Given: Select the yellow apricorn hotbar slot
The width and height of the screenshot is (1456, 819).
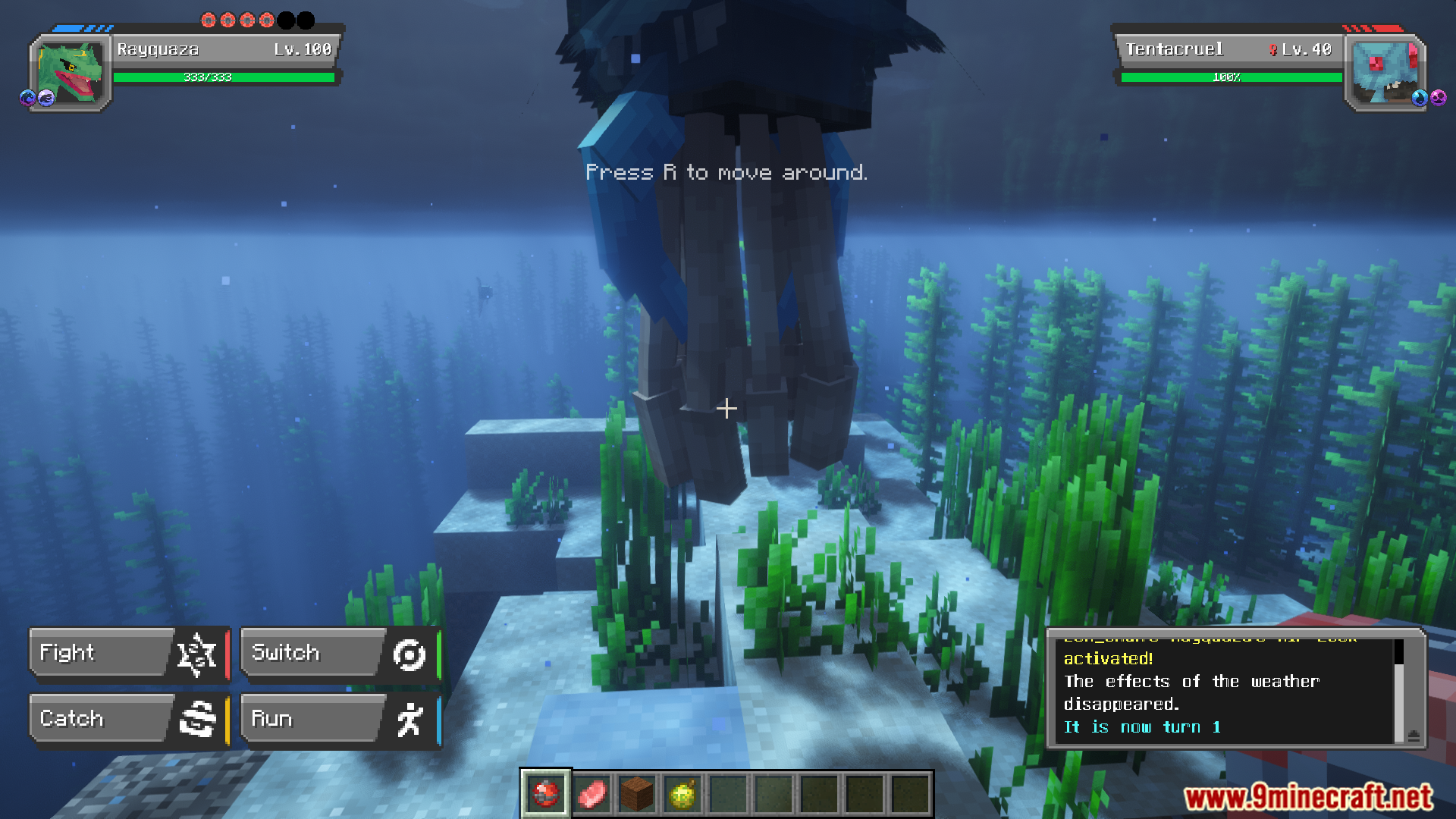Looking at the screenshot, I should (x=682, y=794).
